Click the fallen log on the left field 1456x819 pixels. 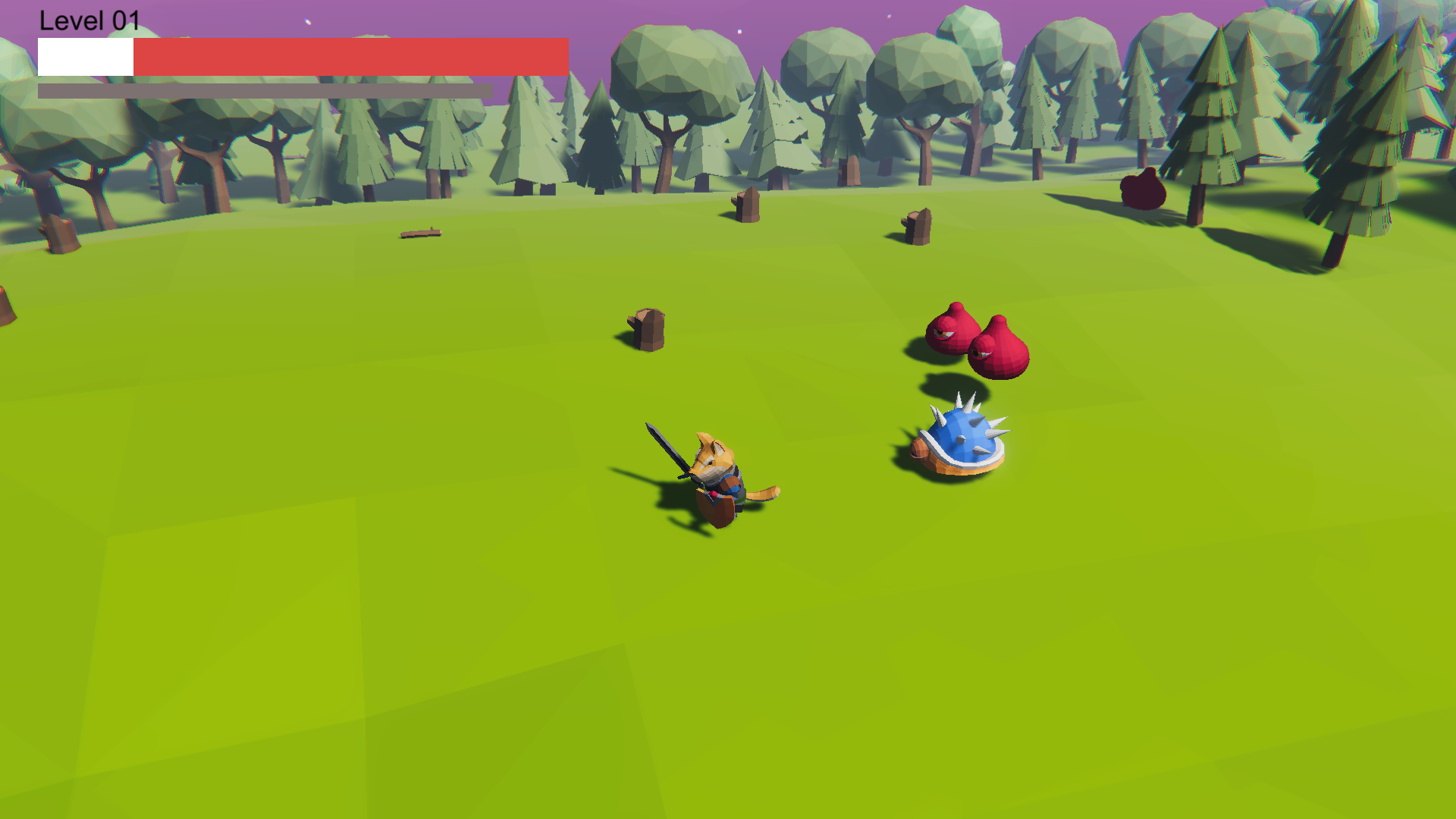point(422,234)
